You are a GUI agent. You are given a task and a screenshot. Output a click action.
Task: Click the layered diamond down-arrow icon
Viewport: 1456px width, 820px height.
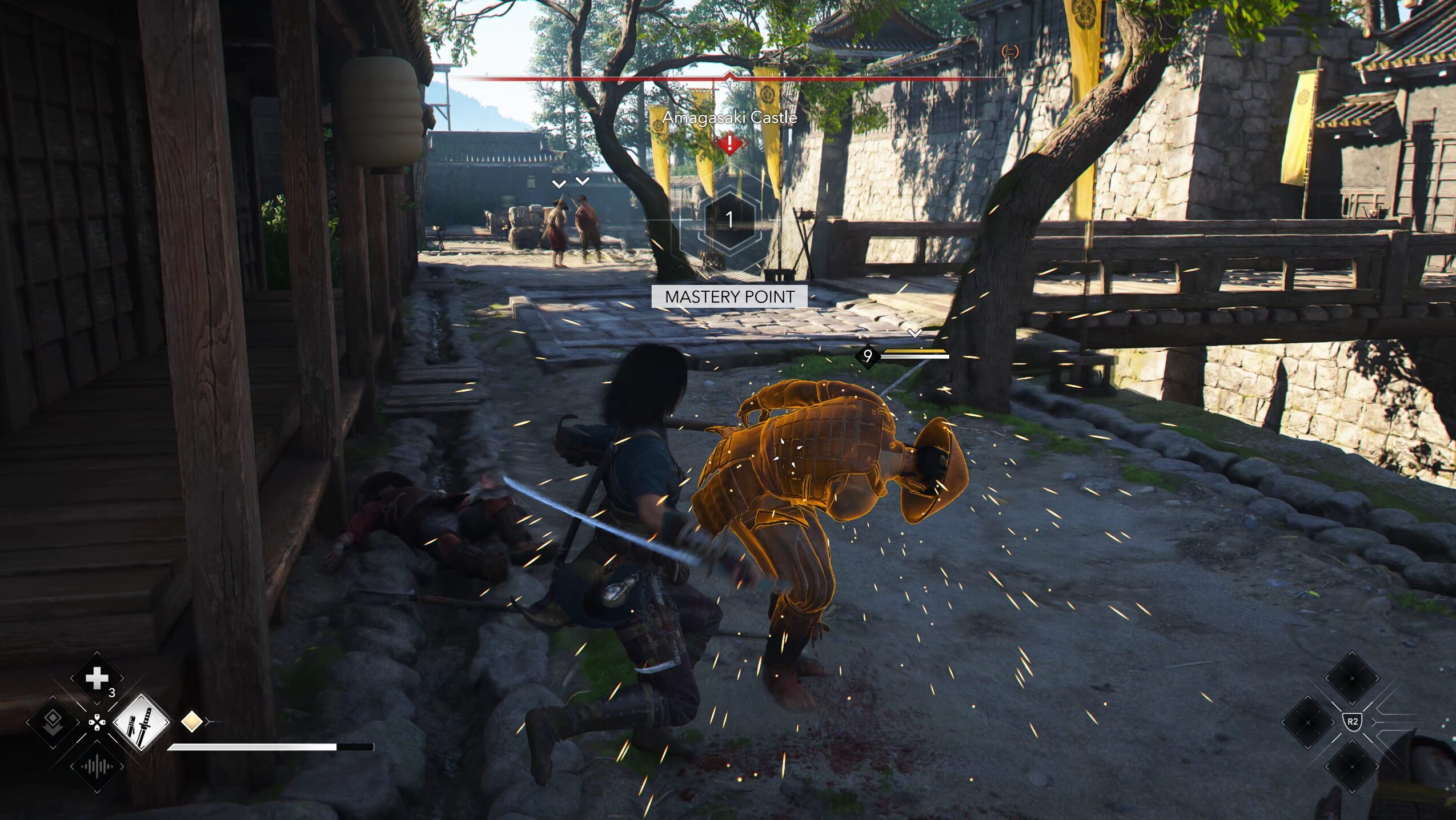(x=53, y=722)
